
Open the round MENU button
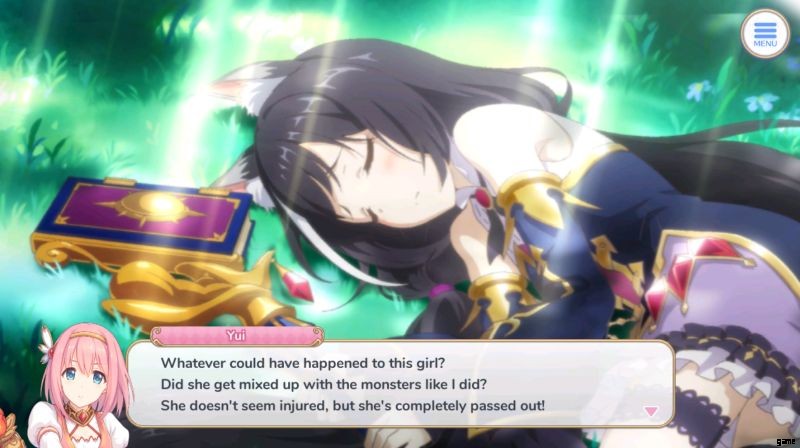click(765, 34)
